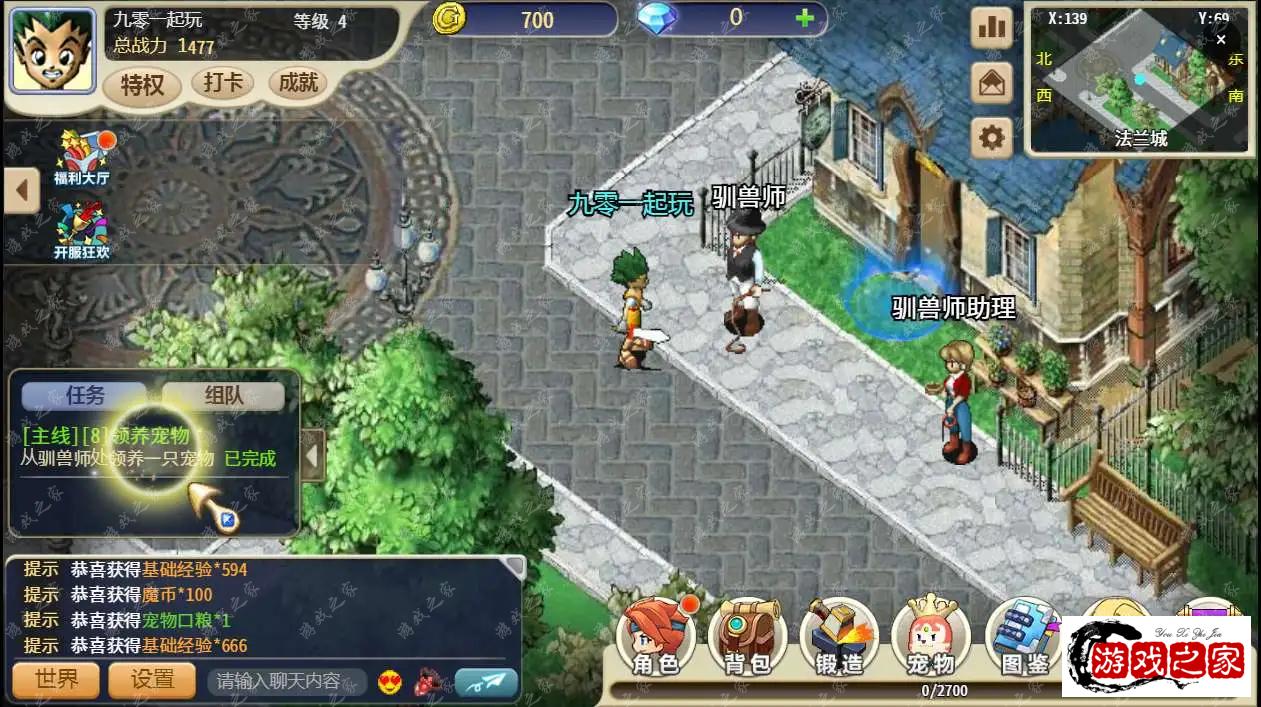Viewport: 1261px width, 707px height.
Task: Select the 领养宠物 main quest entry
Action: click(x=150, y=447)
